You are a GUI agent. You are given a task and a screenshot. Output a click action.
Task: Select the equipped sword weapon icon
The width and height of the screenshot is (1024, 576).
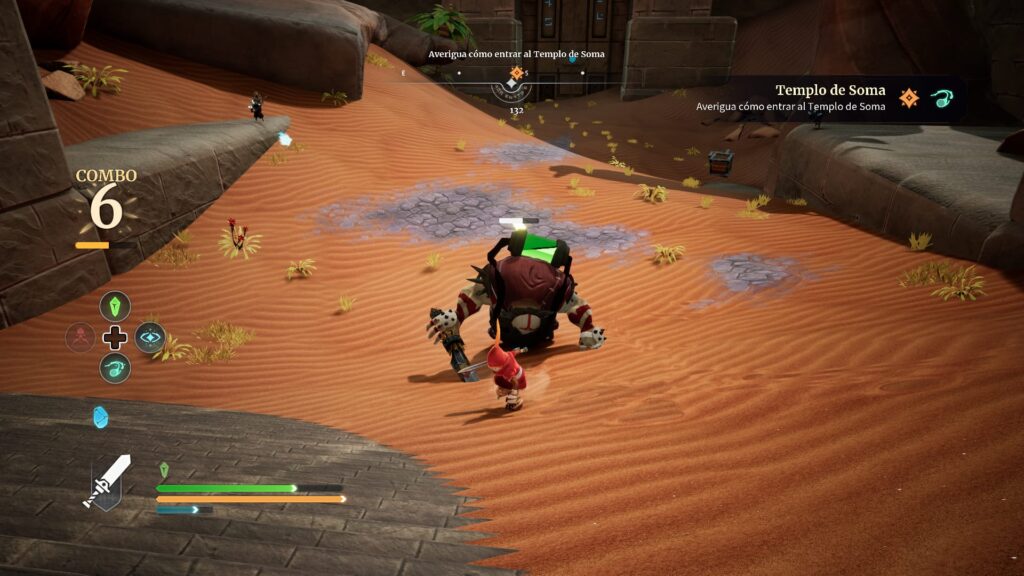[x=106, y=482]
